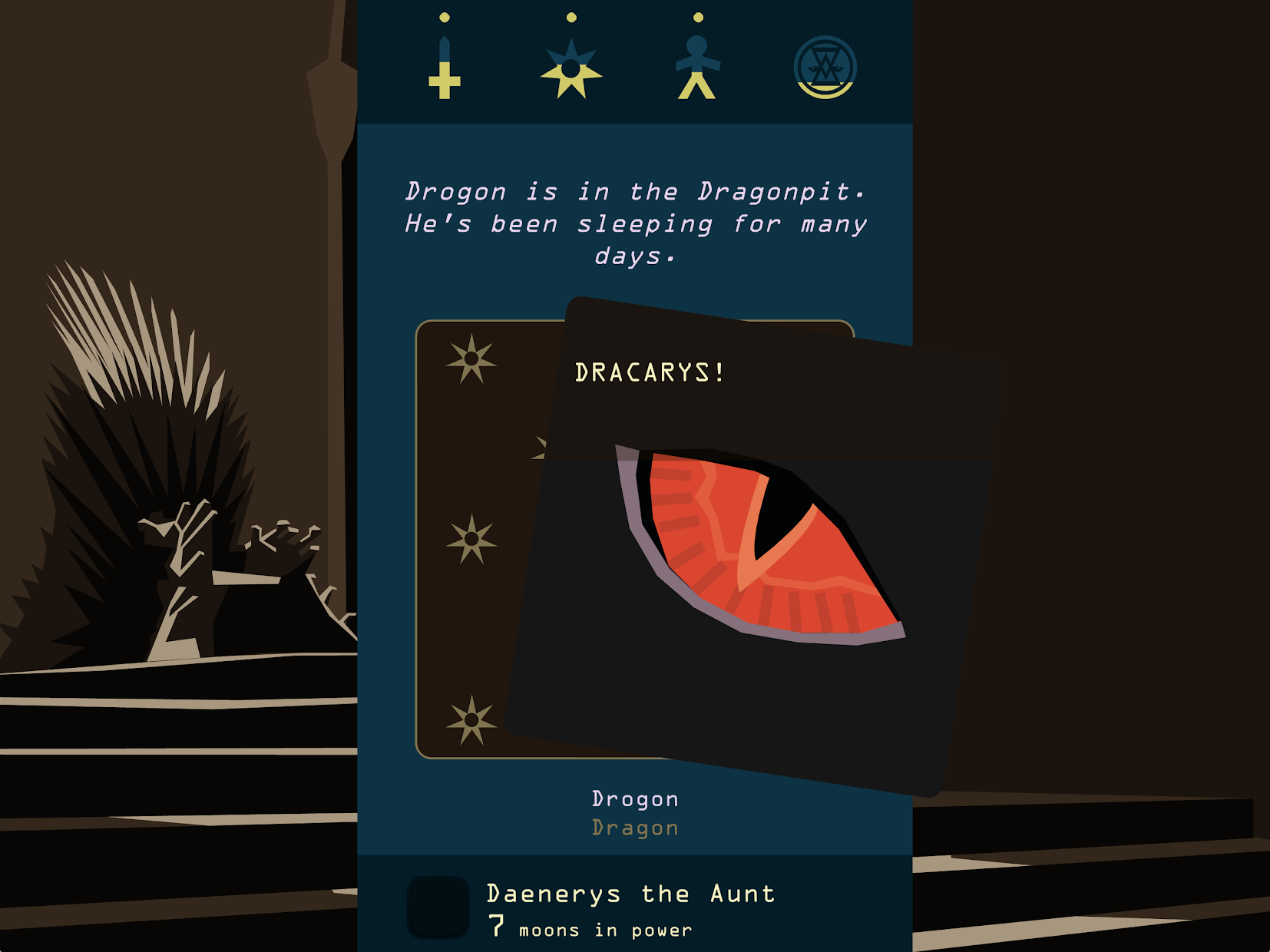Click the dot above the Faith star icon
This screenshot has height=952, width=1270.
[x=570, y=15]
